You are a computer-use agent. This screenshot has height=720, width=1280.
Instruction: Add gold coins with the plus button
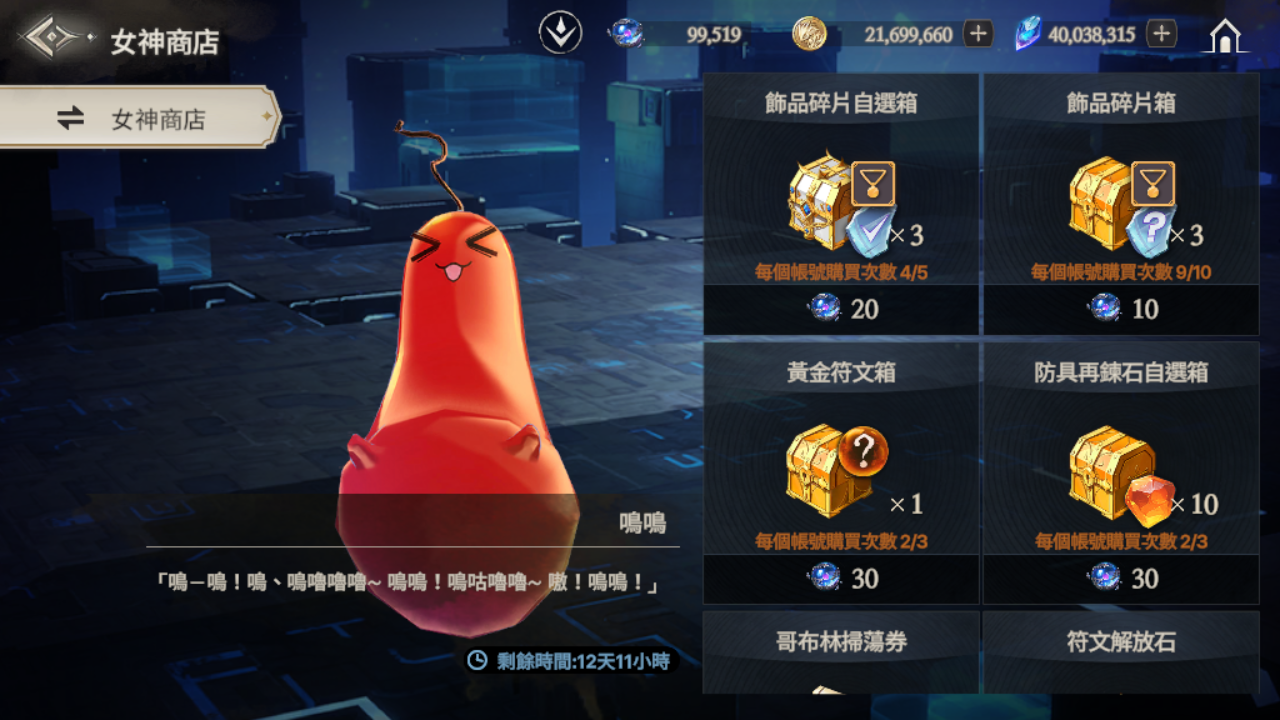coord(978,34)
